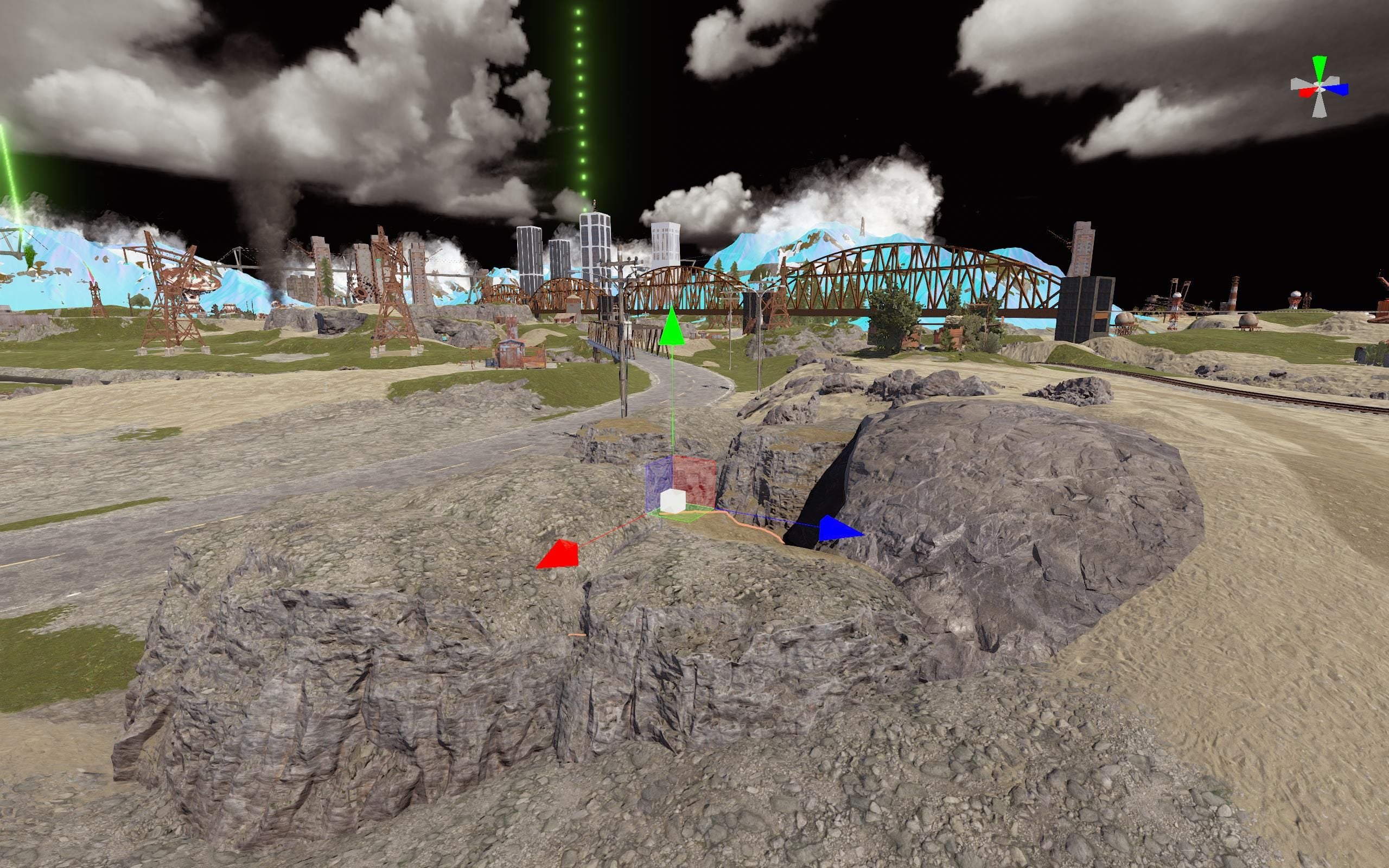Viewport: 1389px width, 868px height.
Task: Toggle perspective via the orientation gizmo's center cube
Action: (x=1319, y=87)
